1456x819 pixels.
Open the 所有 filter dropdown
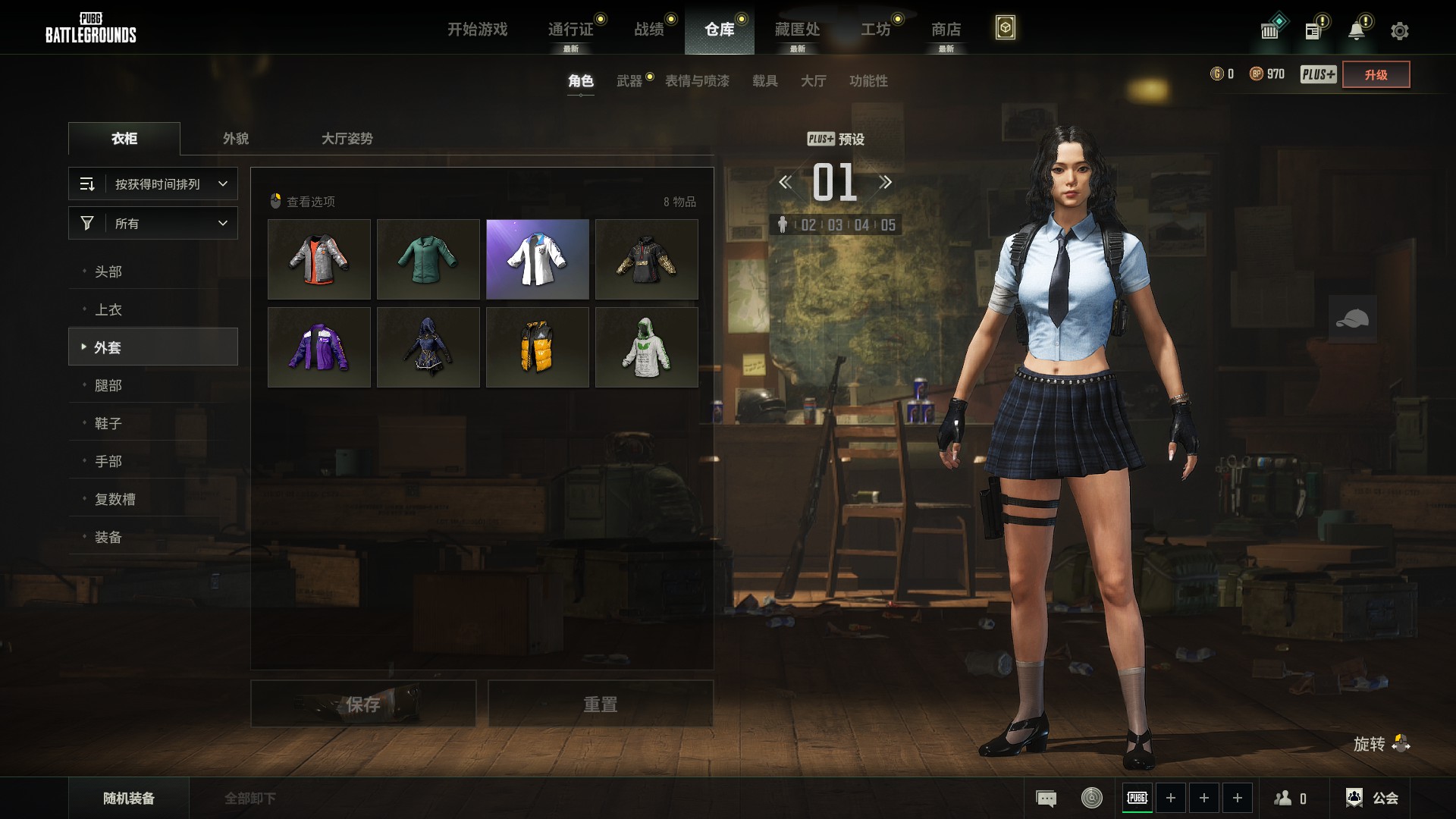[153, 224]
